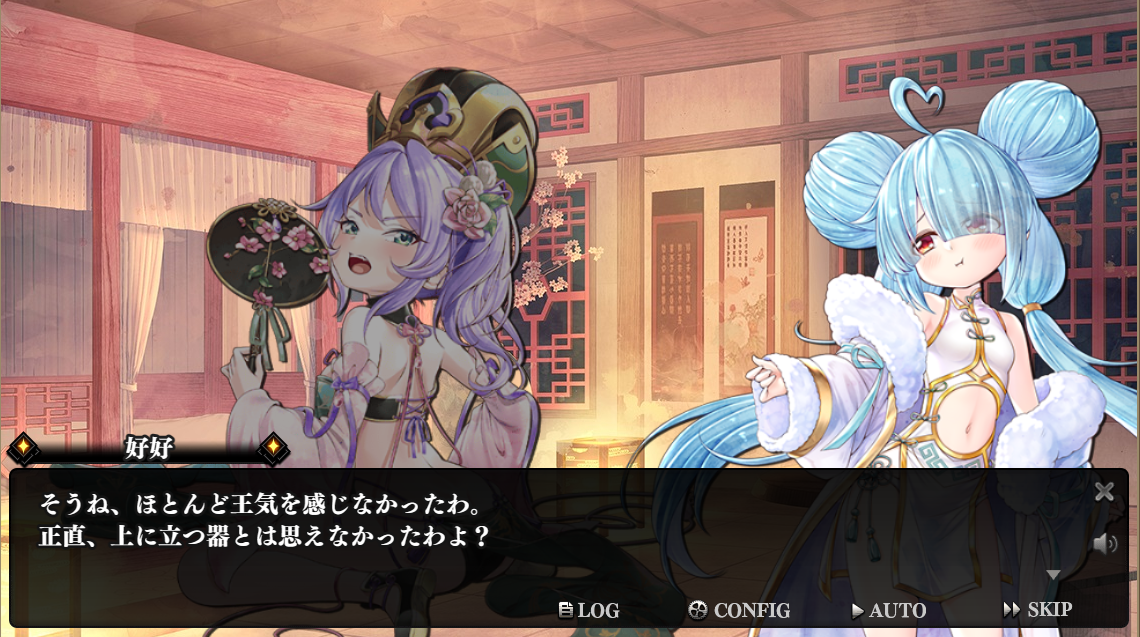The width and height of the screenshot is (1140, 637).
Task: Open the CONFIG settings
Action: tap(740, 610)
